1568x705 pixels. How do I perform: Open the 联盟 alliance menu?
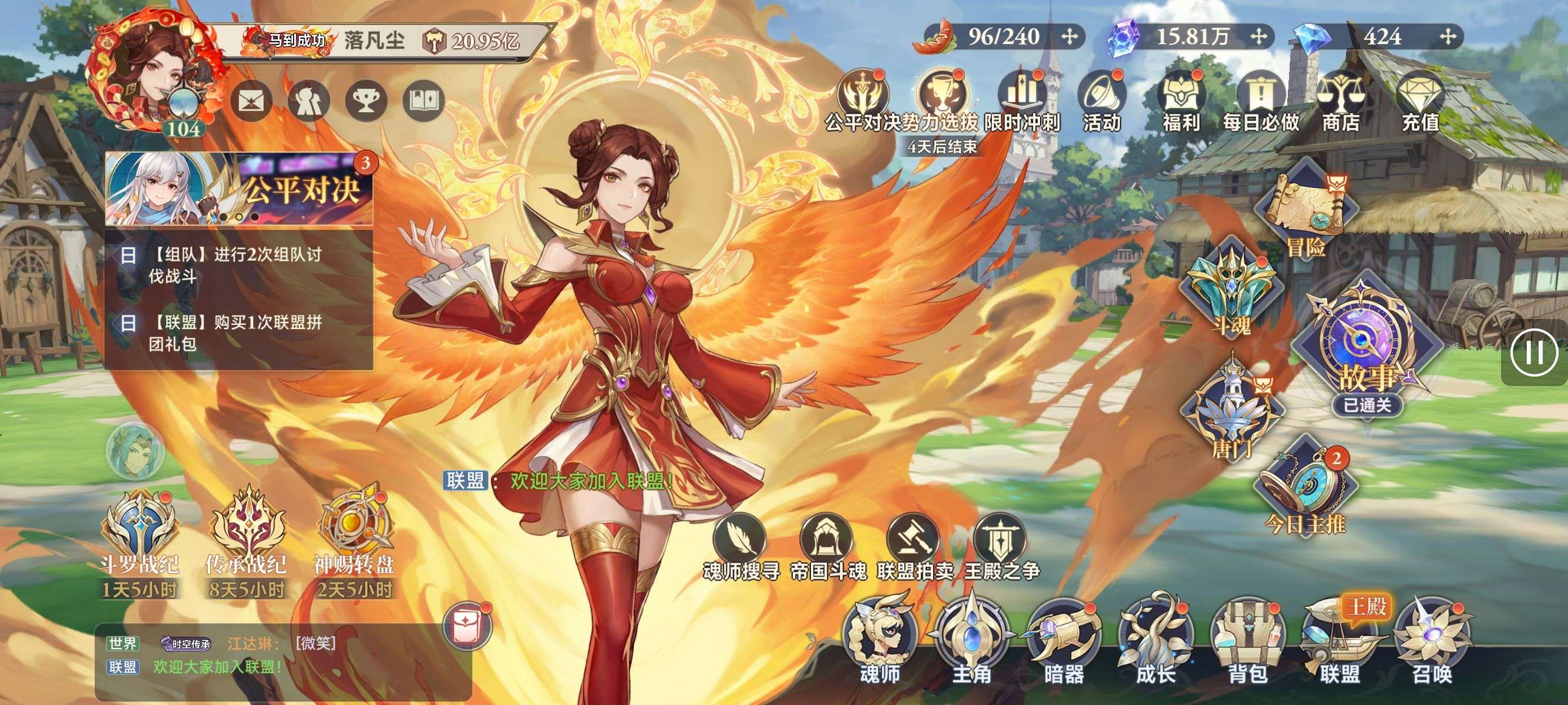click(1339, 639)
